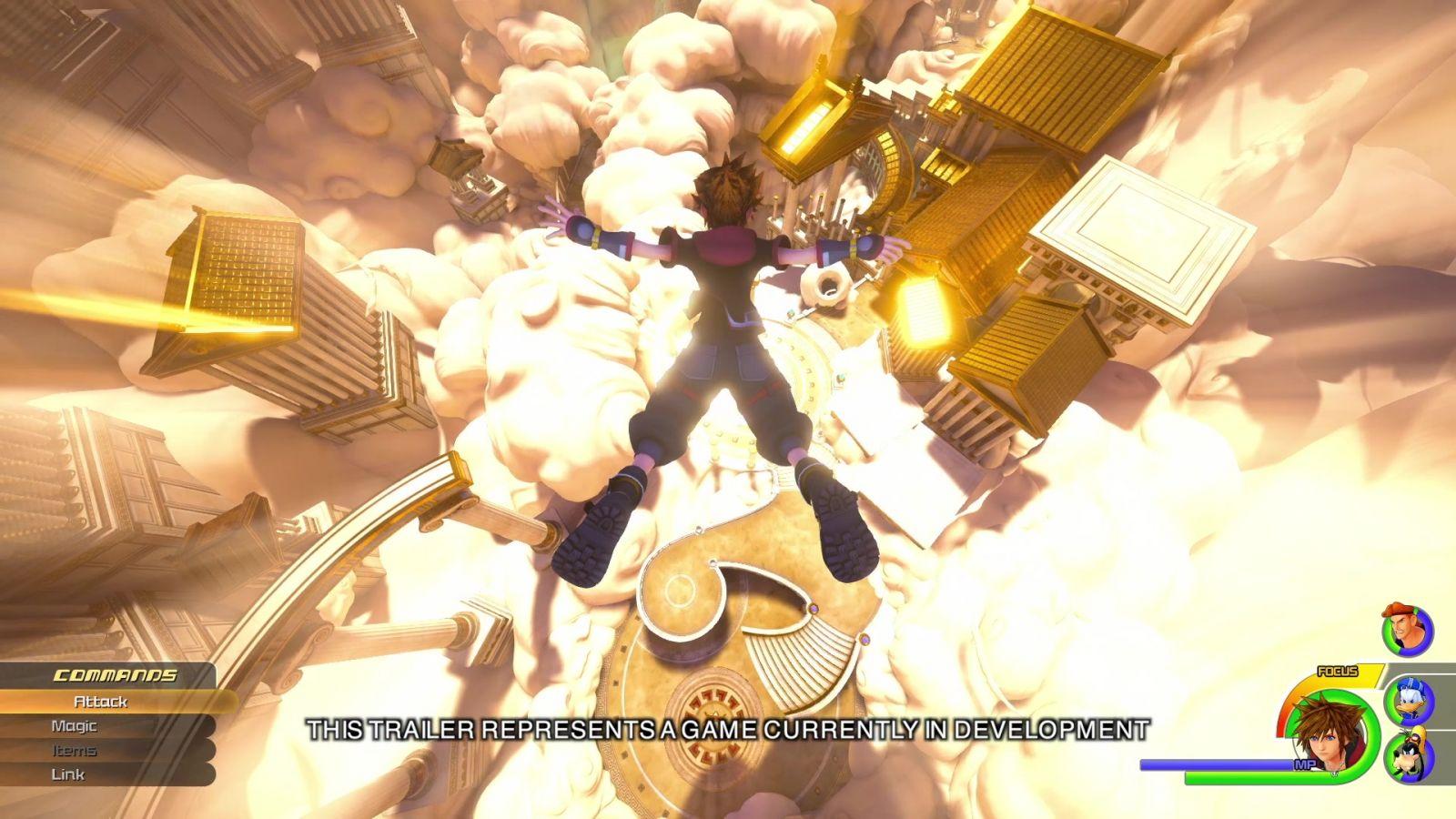Select Hercules party member portrait
The height and width of the screenshot is (819, 1456).
(x=1407, y=630)
